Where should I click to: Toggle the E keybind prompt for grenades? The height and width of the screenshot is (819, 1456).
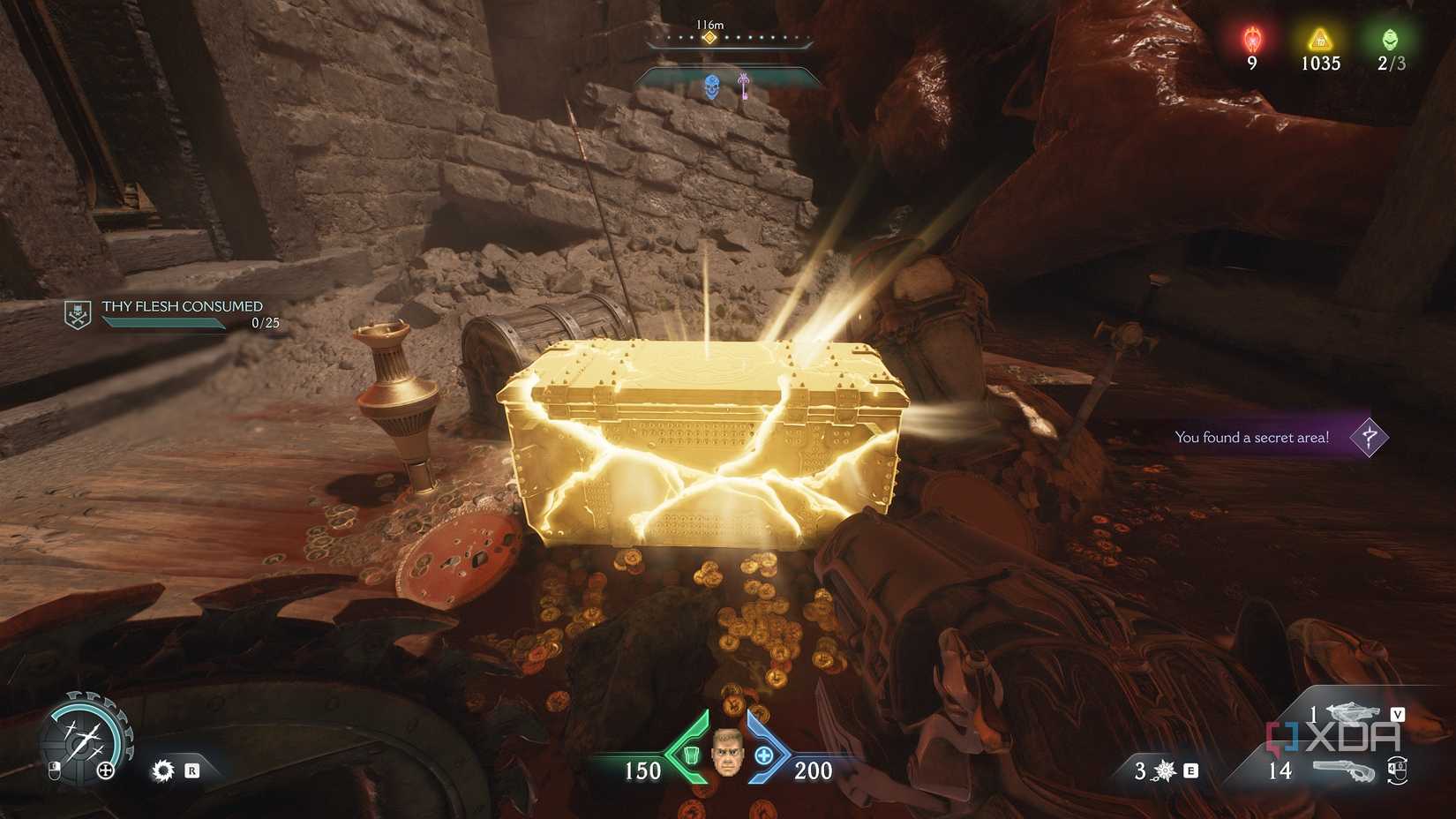tap(1191, 770)
